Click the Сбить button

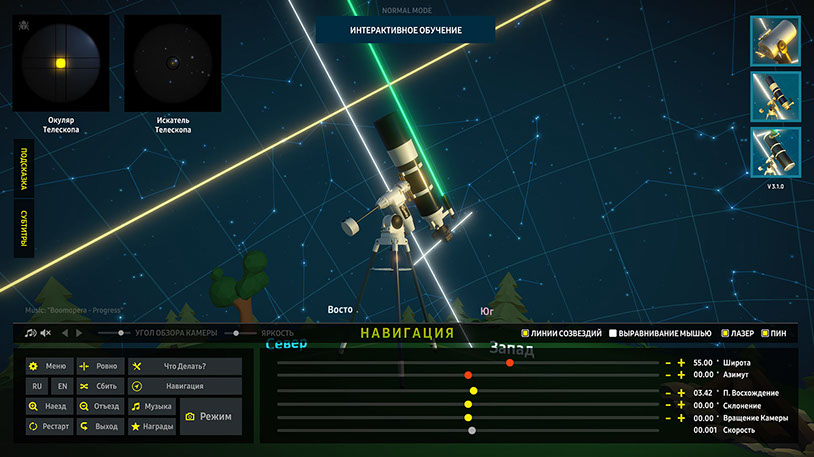99,386
